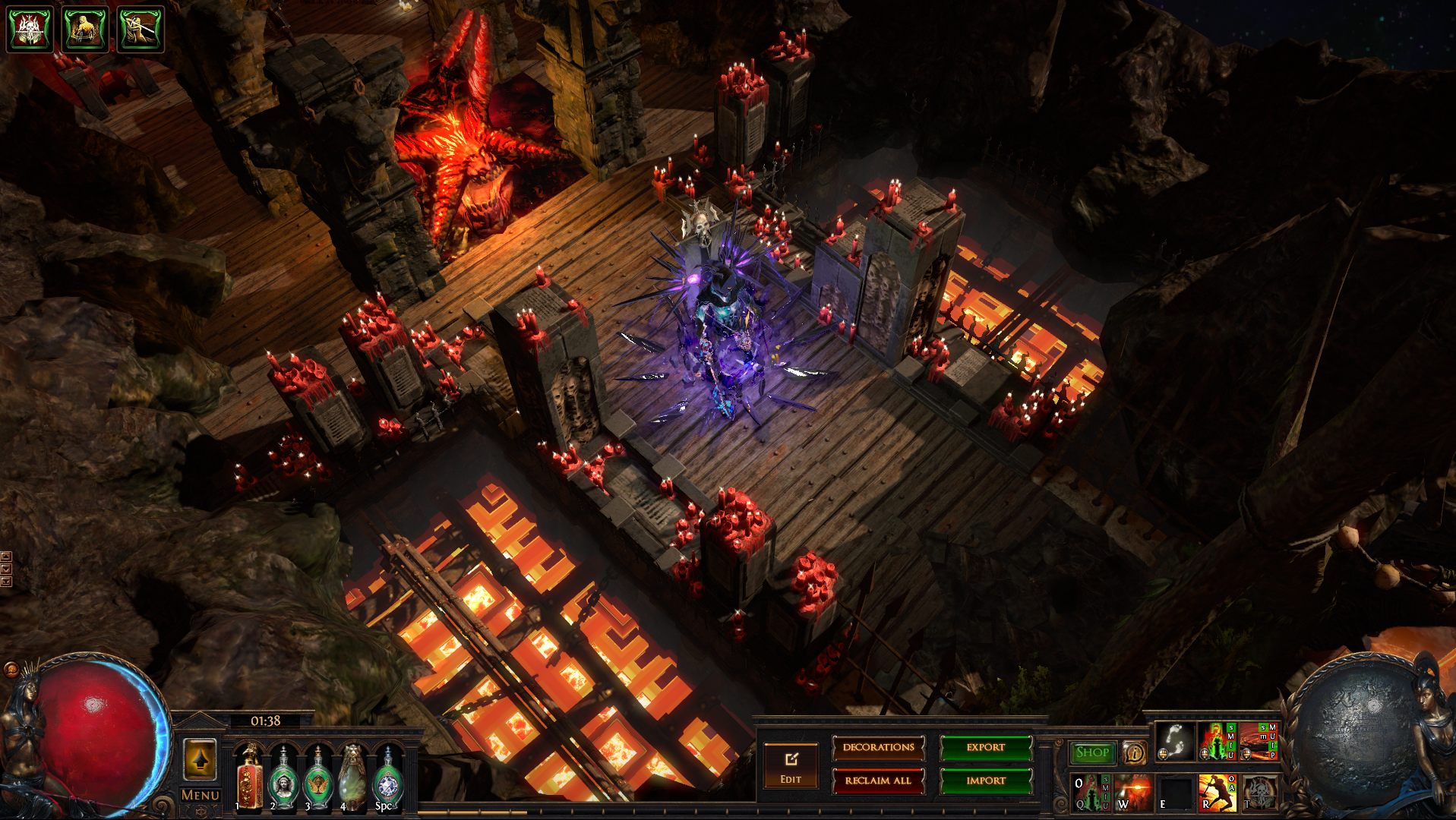Click the skull banner buff icon

tap(30, 29)
